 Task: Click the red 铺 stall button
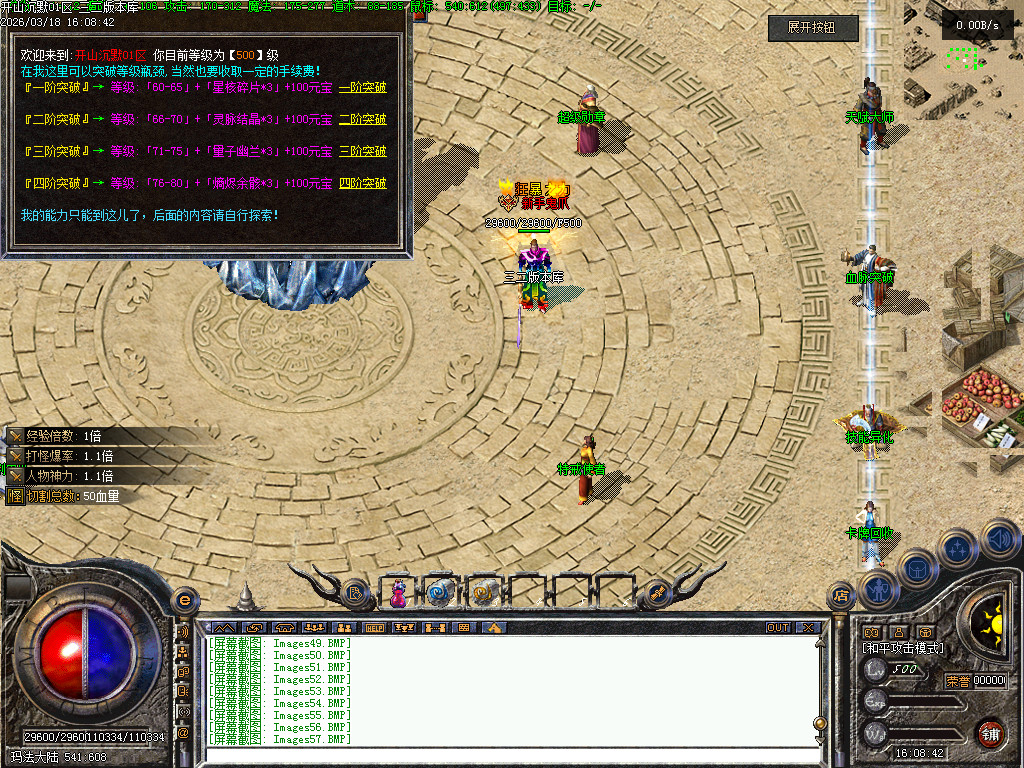pyautogui.click(x=990, y=732)
